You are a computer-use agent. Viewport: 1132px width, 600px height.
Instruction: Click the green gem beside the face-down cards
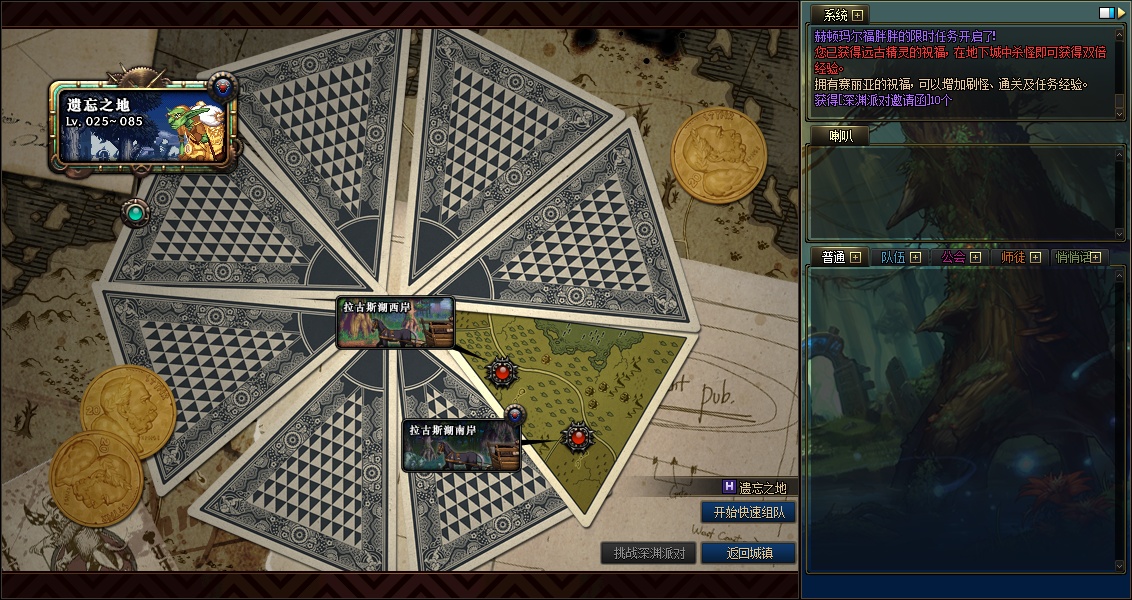click(x=133, y=212)
